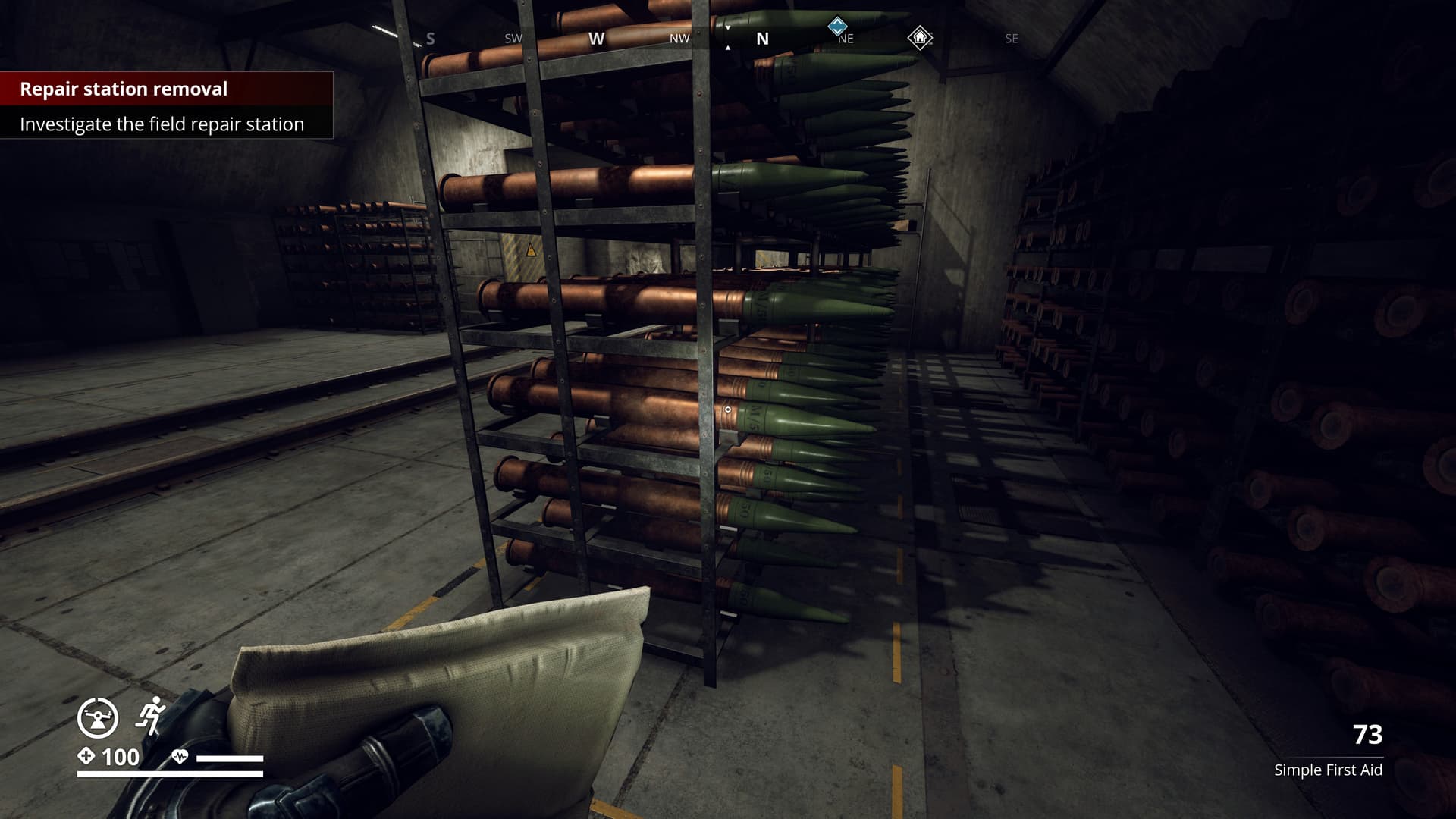Open the Repair station removal quest tracker
The height and width of the screenshot is (819, 1456).
click(x=124, y=89)
